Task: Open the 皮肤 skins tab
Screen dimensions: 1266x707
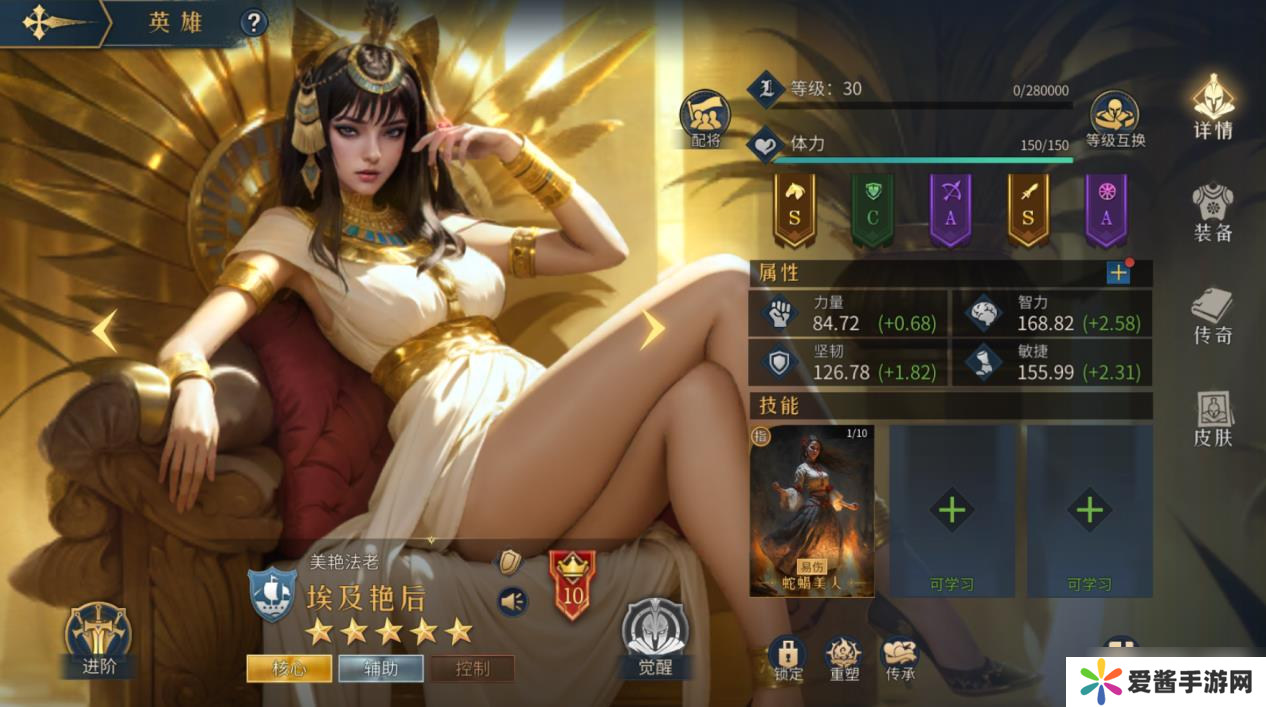Action: pyautogui.click(x=1213, y=418)
